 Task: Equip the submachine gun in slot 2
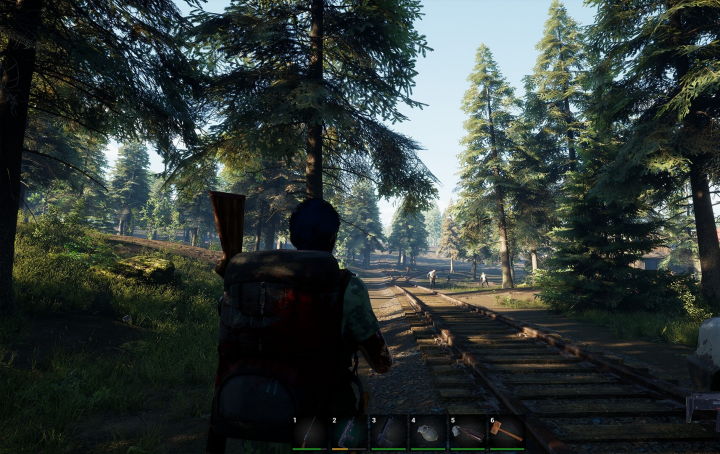point(349,432)
